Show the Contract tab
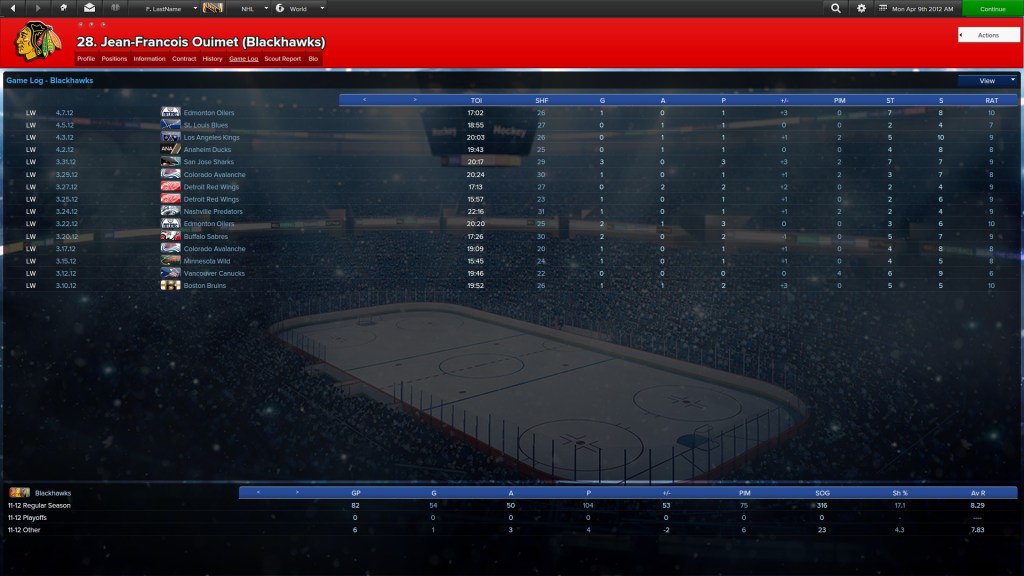 tap(184, 59)
